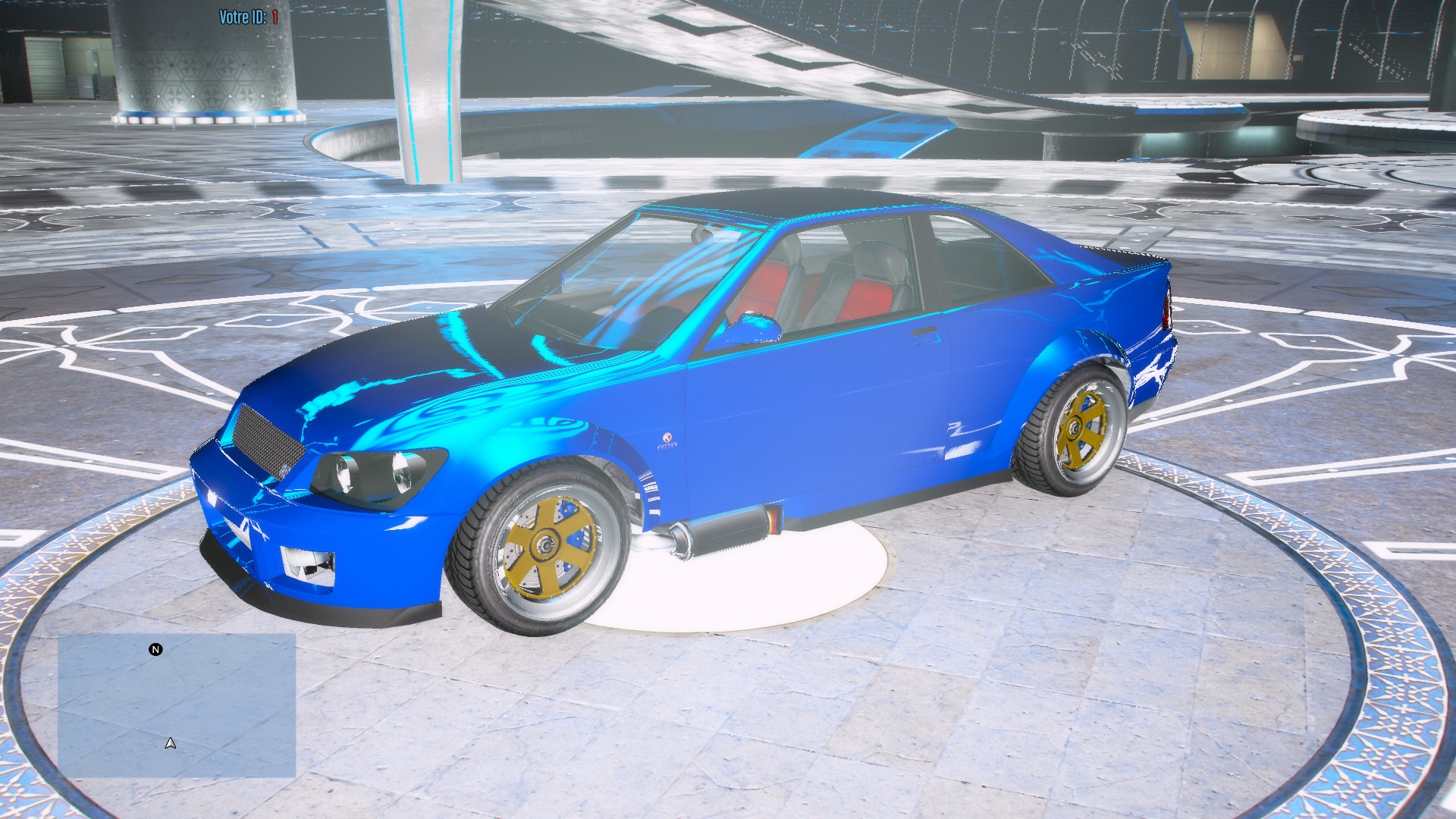Click the N compass marker on the minimap
Image resolution: width=1456 pixels, height=819 pixels.
pyautogui.click(x=155, y=650)
